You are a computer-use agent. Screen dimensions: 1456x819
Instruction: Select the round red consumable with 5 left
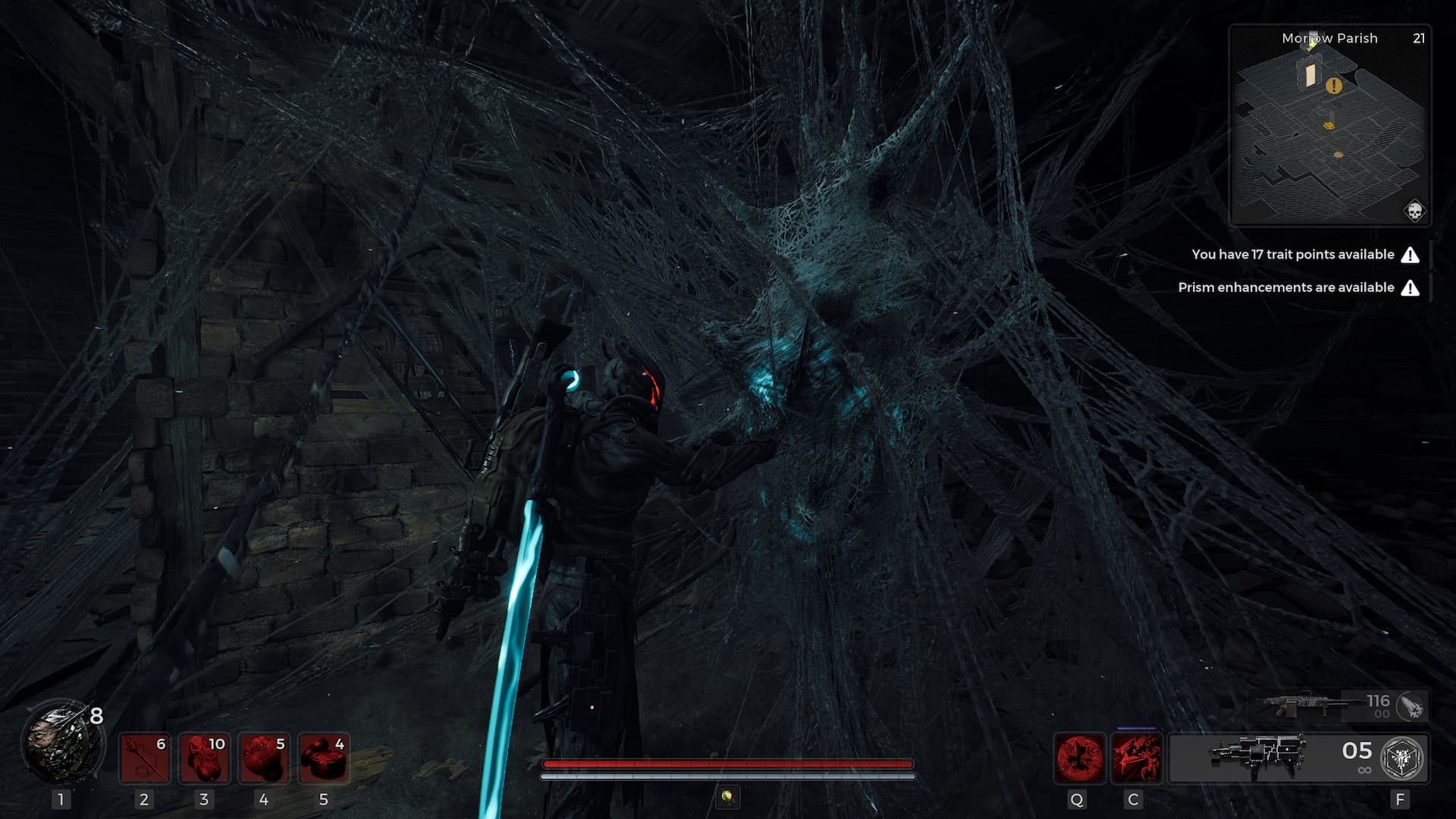coord(264,758)
